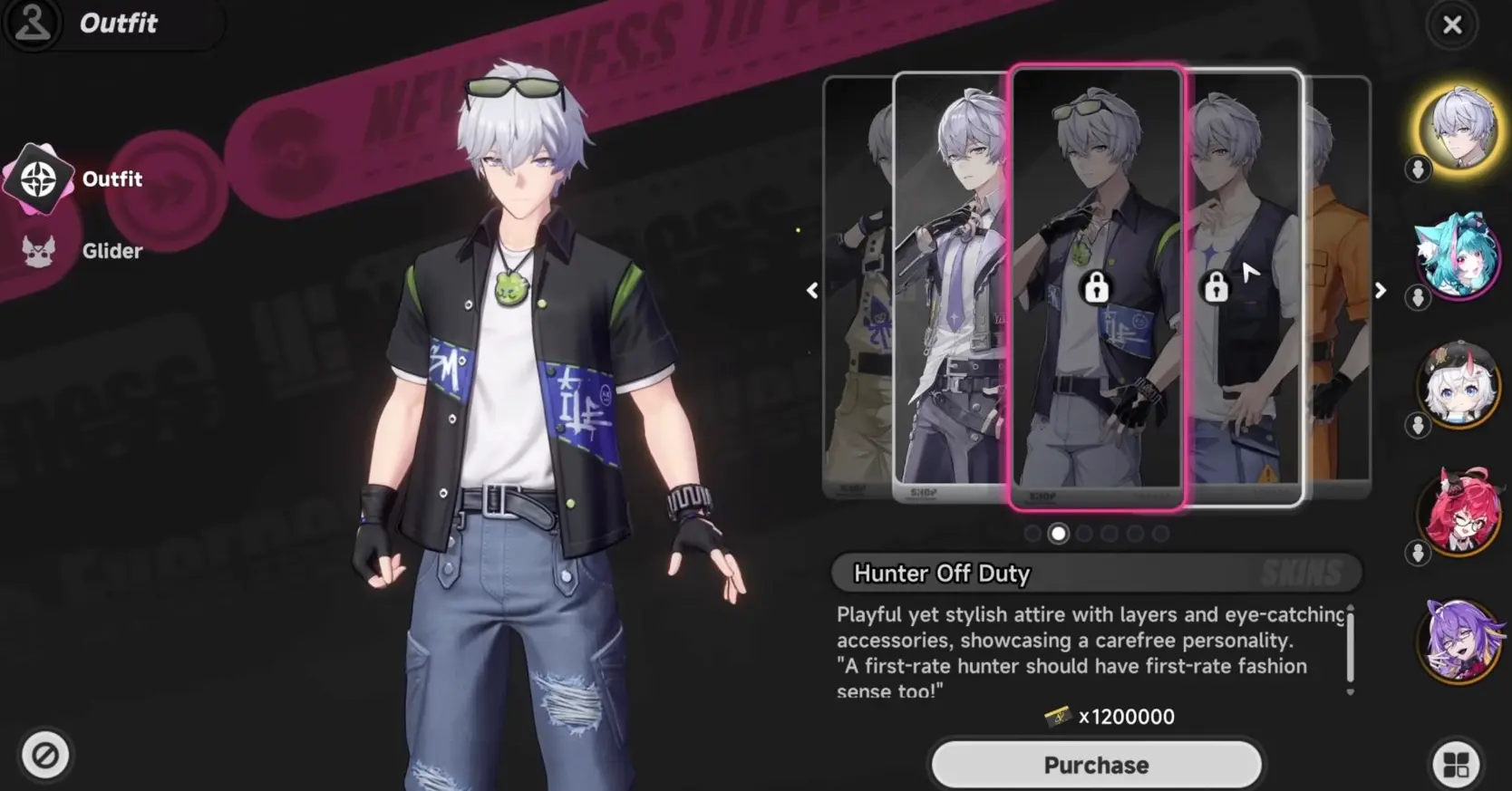Screen dimensions: 1512x791
Task: Go back with the left carousel arrow
Action: click(812, 290)
